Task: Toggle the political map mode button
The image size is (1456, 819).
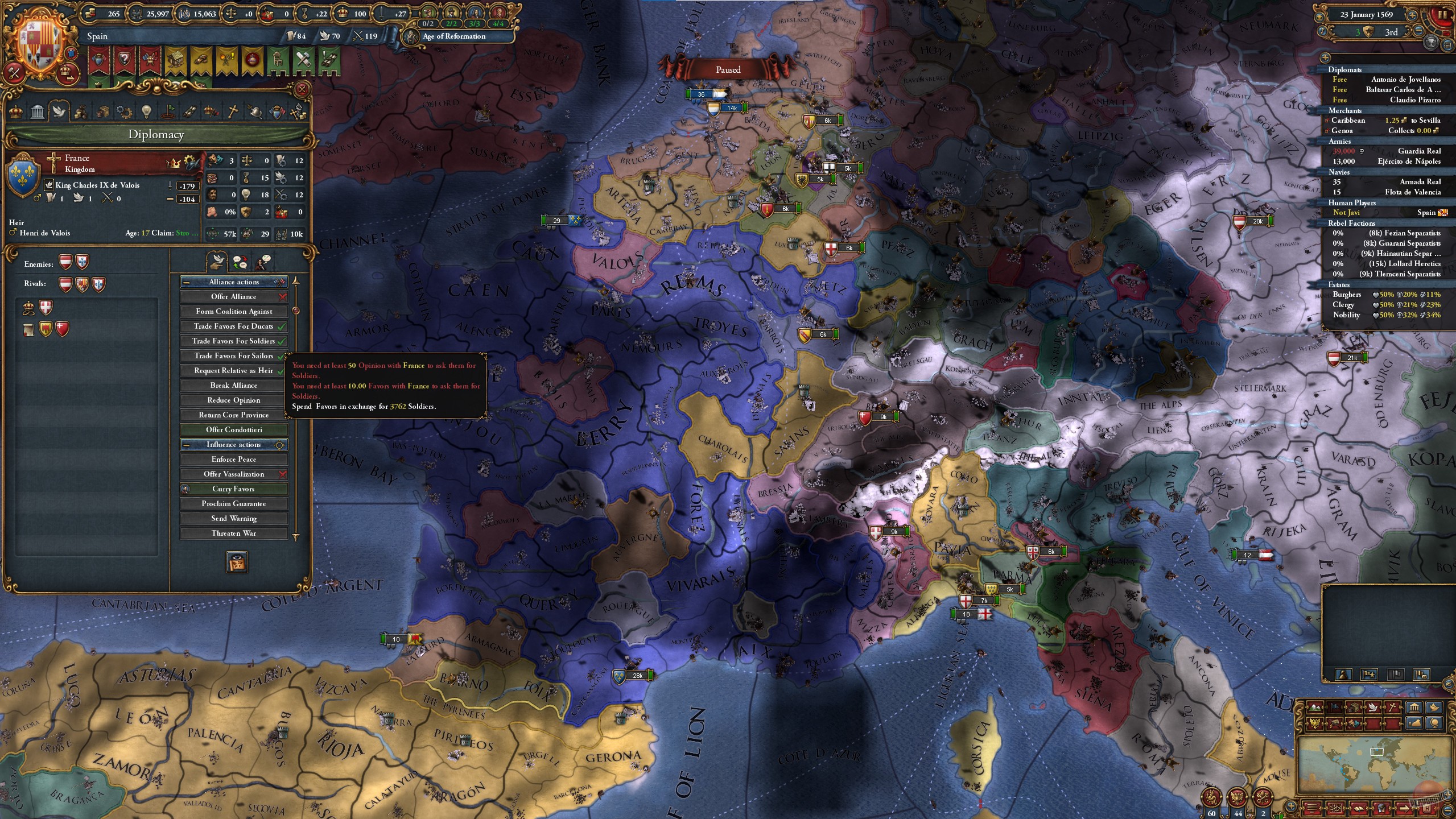Action: 1334,709
